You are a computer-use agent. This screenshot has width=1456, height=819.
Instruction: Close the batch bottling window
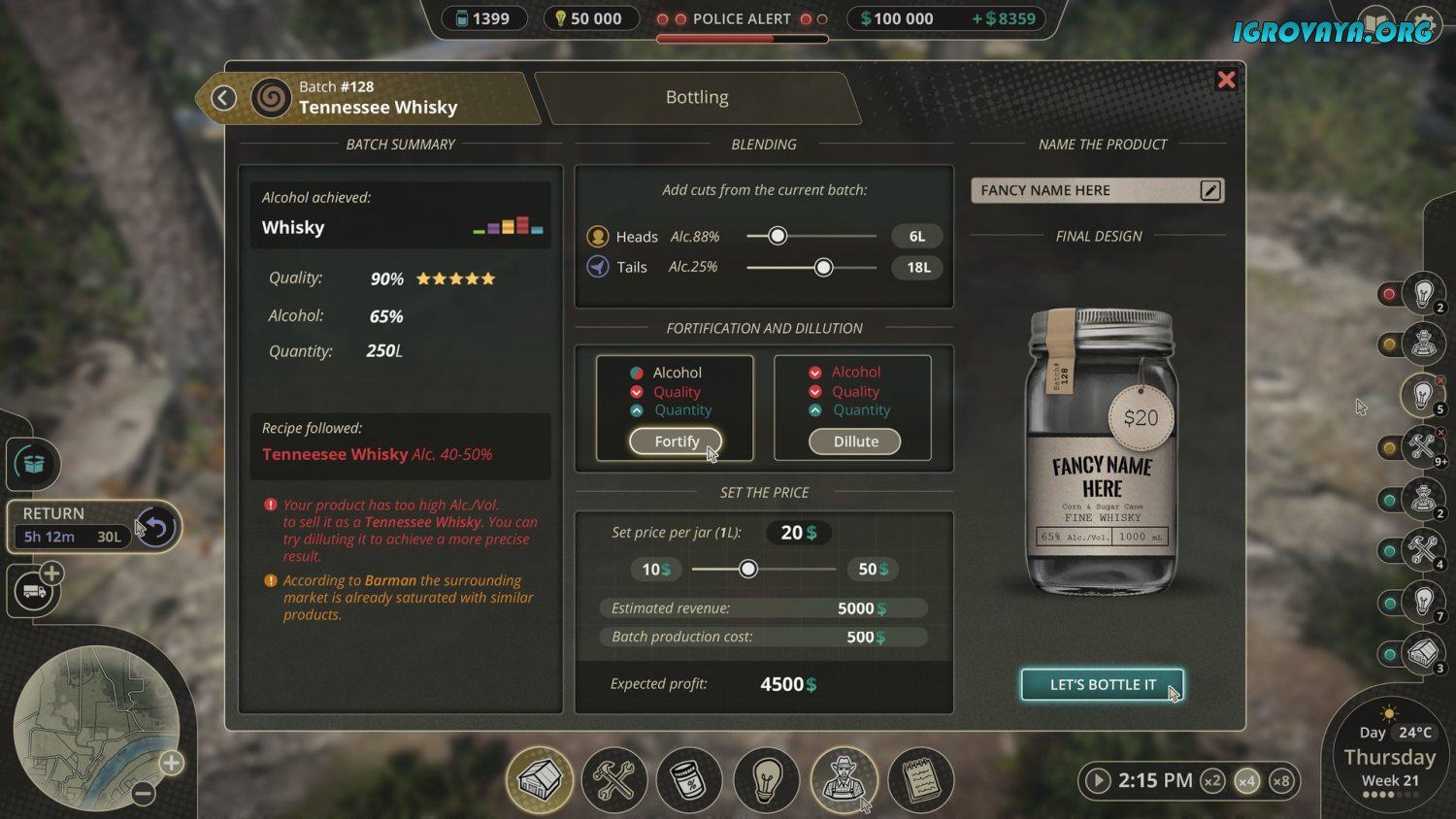(1226, 80)
